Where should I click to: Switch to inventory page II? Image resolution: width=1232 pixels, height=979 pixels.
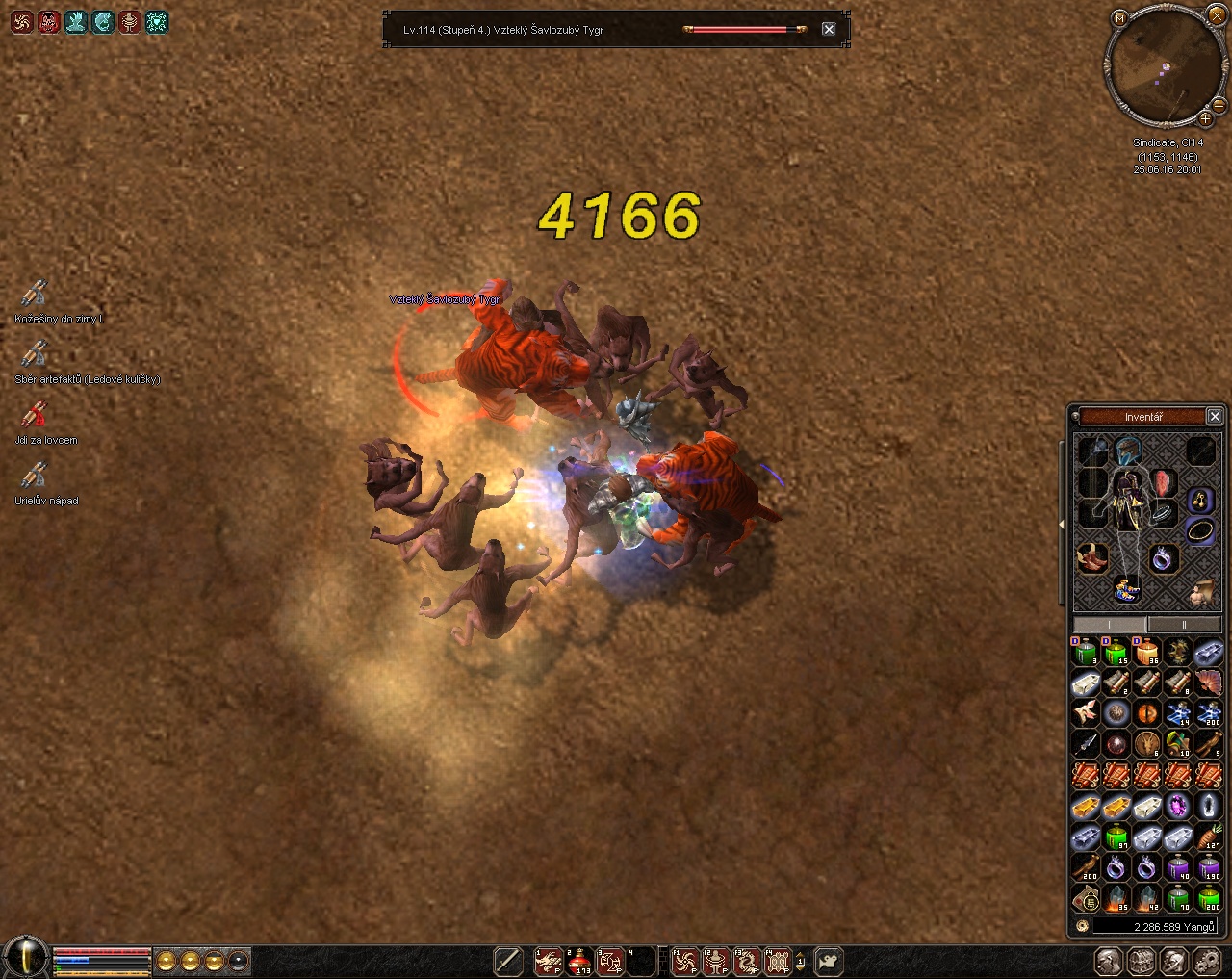1185,625
